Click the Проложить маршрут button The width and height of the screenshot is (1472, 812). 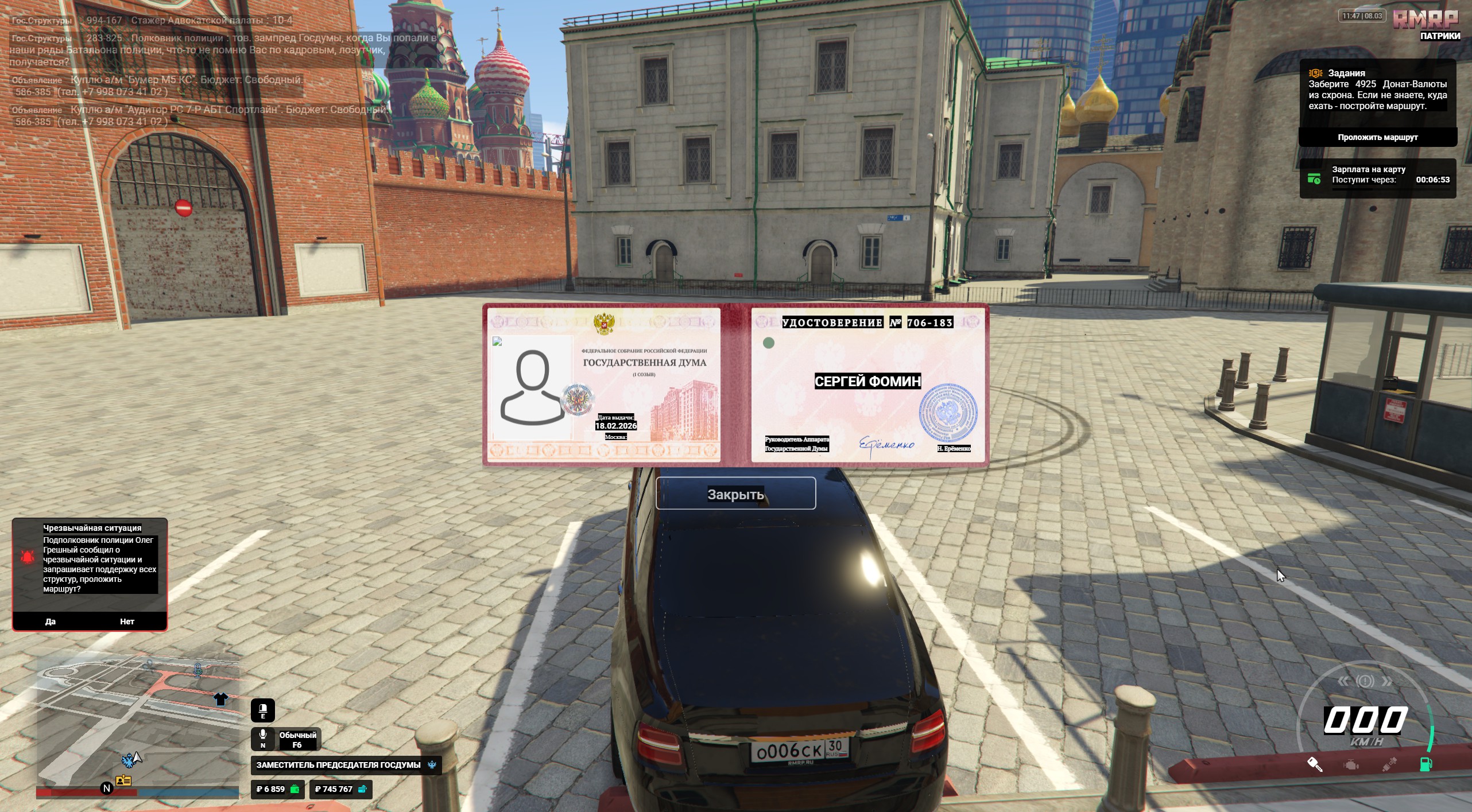tap(1377, 137)
